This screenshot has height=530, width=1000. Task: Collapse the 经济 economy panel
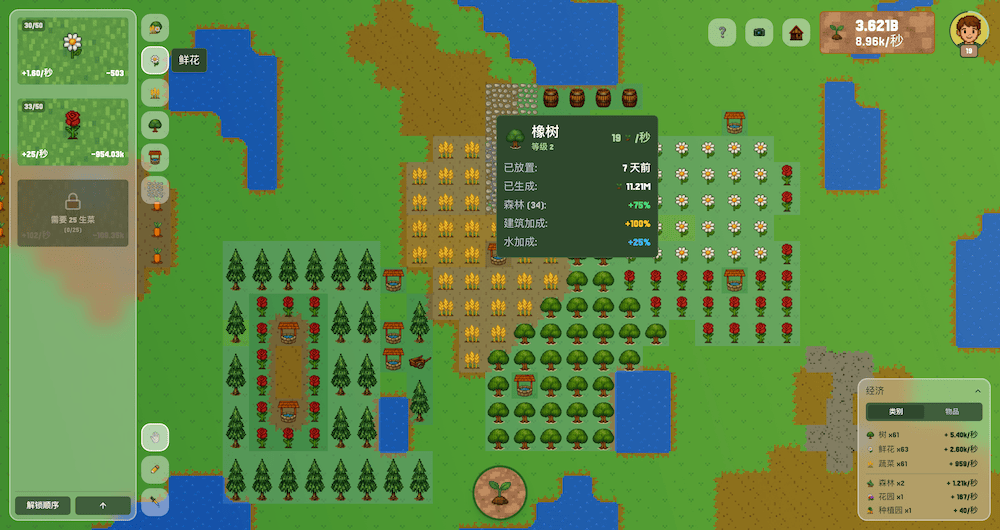click(977, 391)
